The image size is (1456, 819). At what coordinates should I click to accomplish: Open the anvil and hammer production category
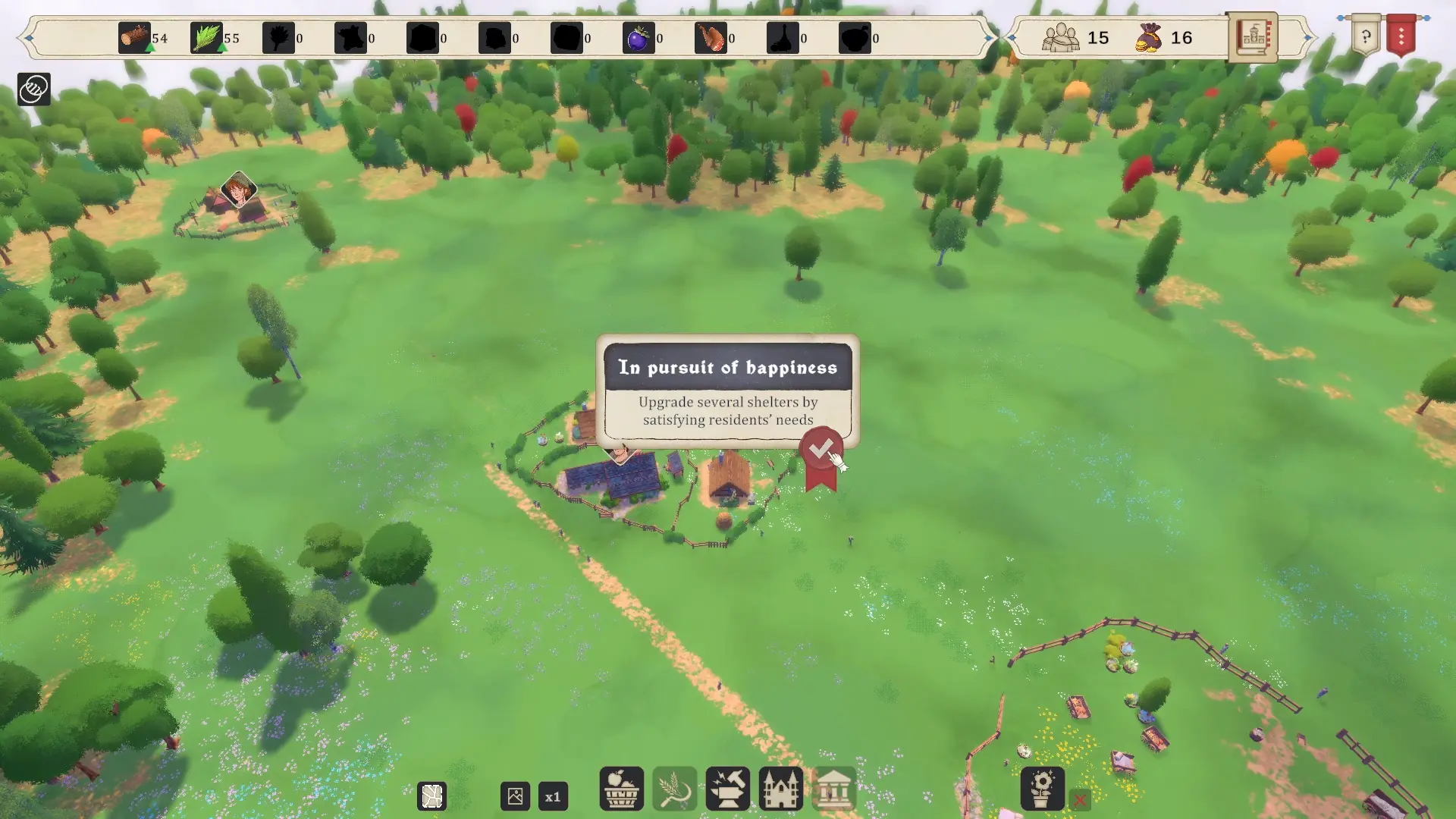coord(727,789)
